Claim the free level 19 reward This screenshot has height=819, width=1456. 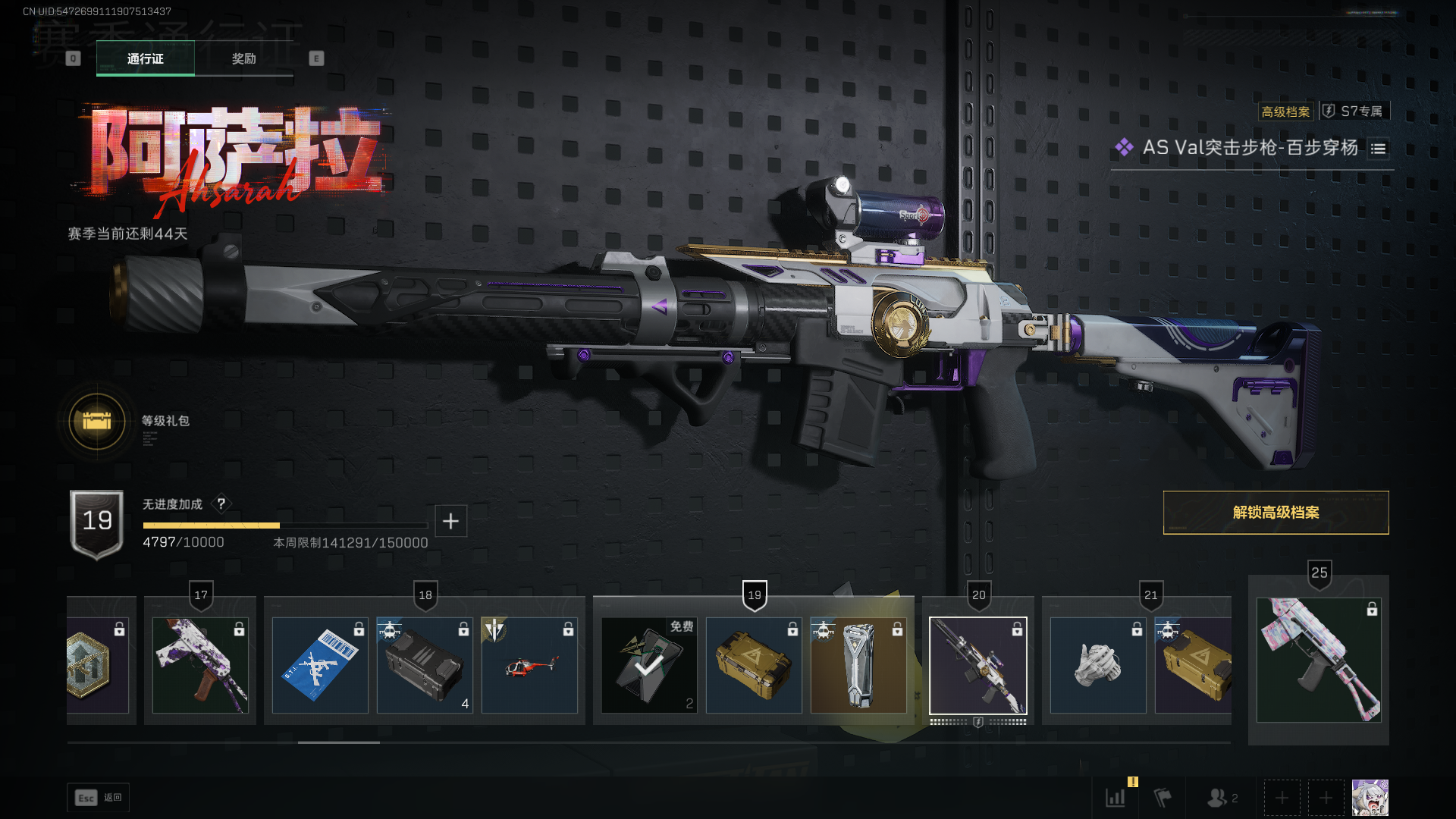click(x=649, y=665)
